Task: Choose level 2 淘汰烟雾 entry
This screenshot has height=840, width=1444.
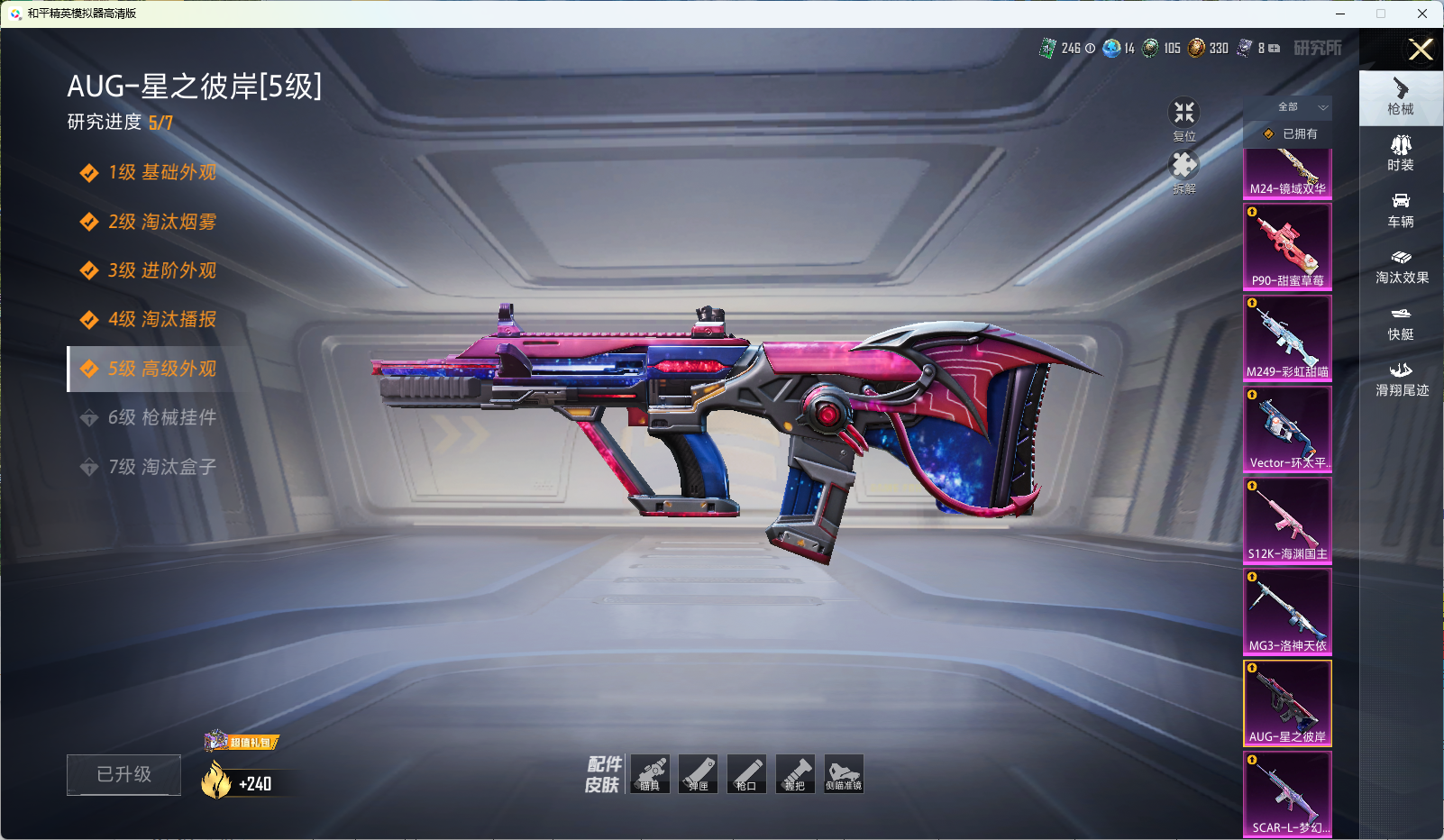Action: [161, 222]
